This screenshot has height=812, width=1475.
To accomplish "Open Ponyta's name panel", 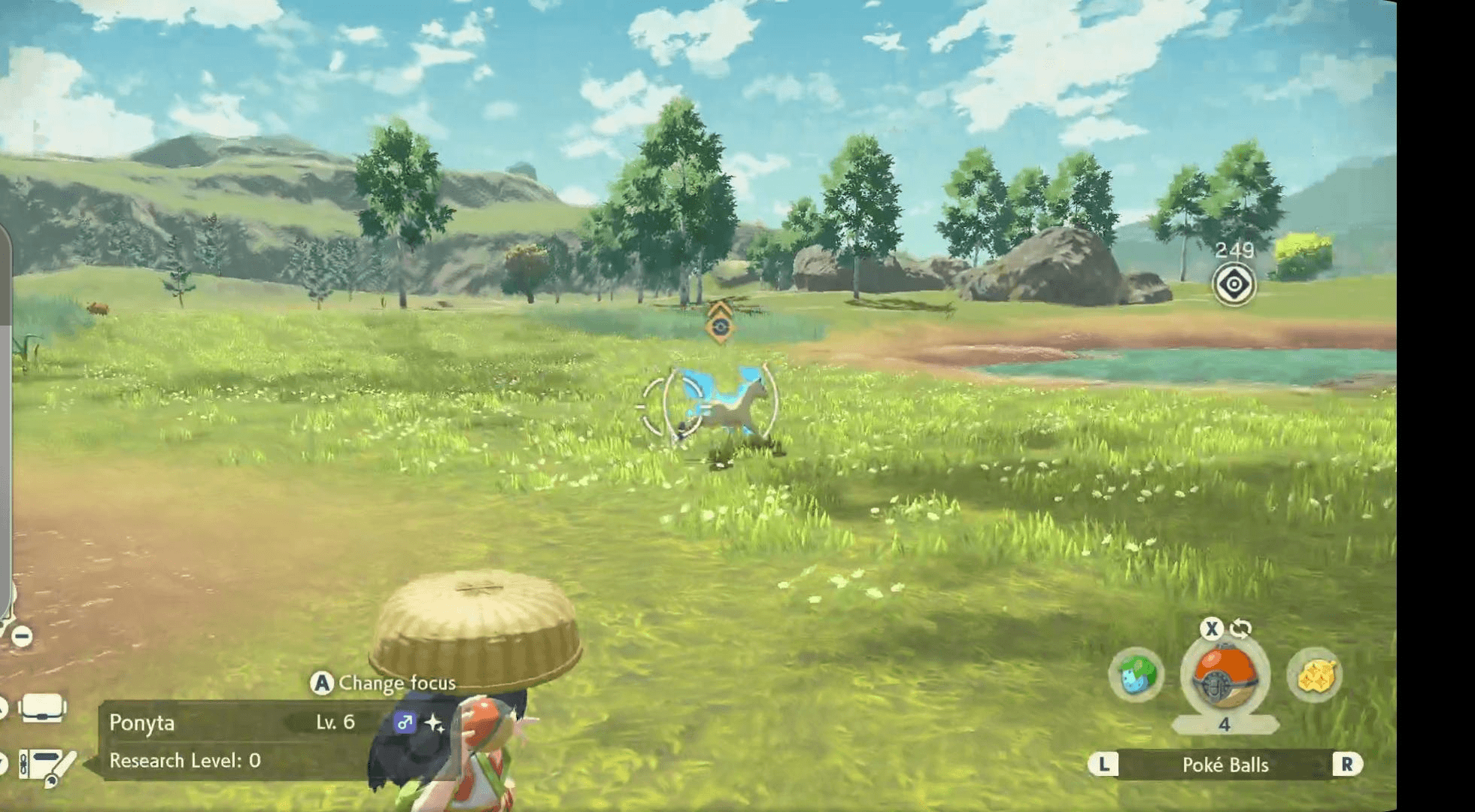I will [143, 724].
